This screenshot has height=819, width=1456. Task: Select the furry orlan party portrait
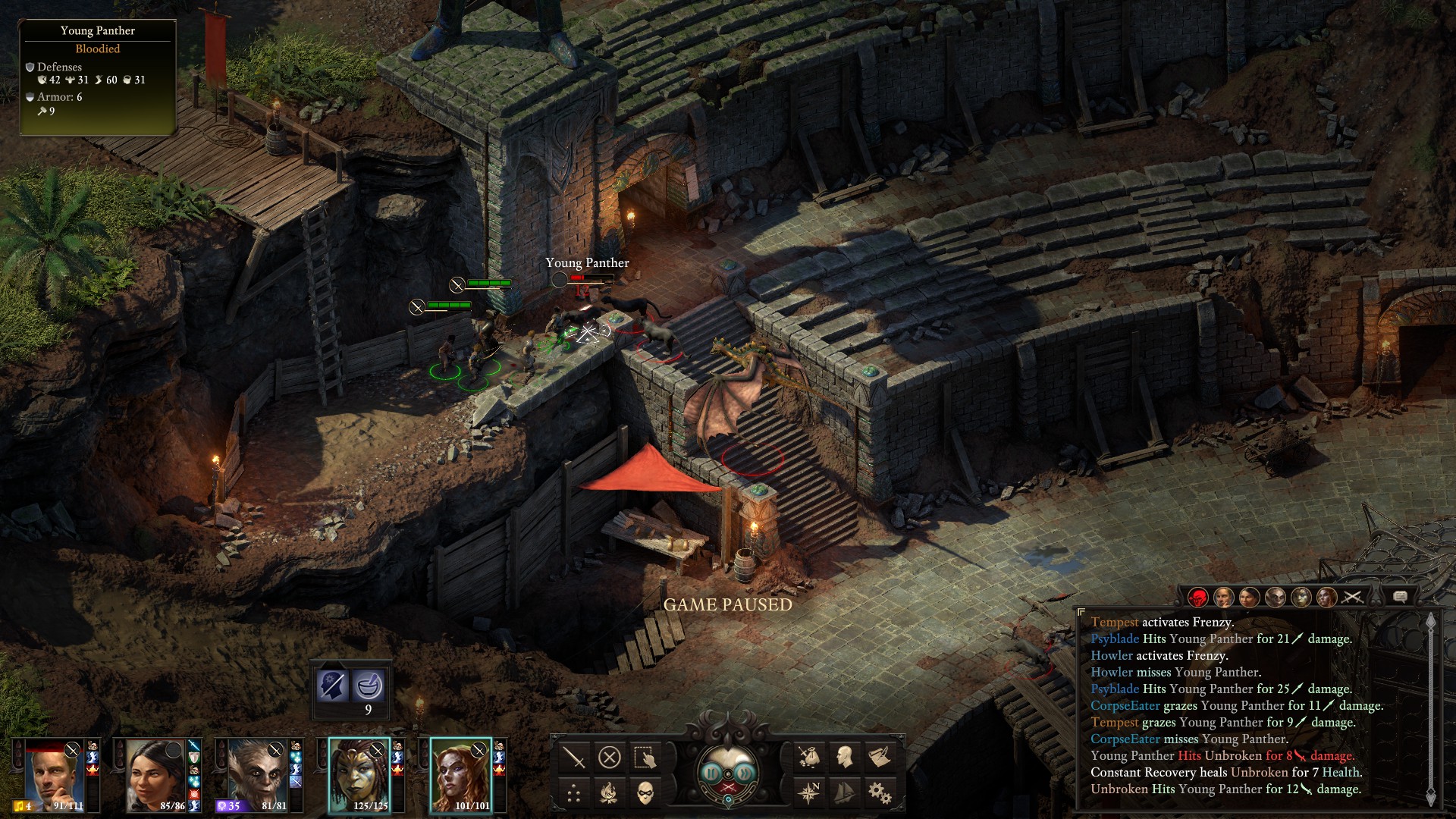pos(257,775)
